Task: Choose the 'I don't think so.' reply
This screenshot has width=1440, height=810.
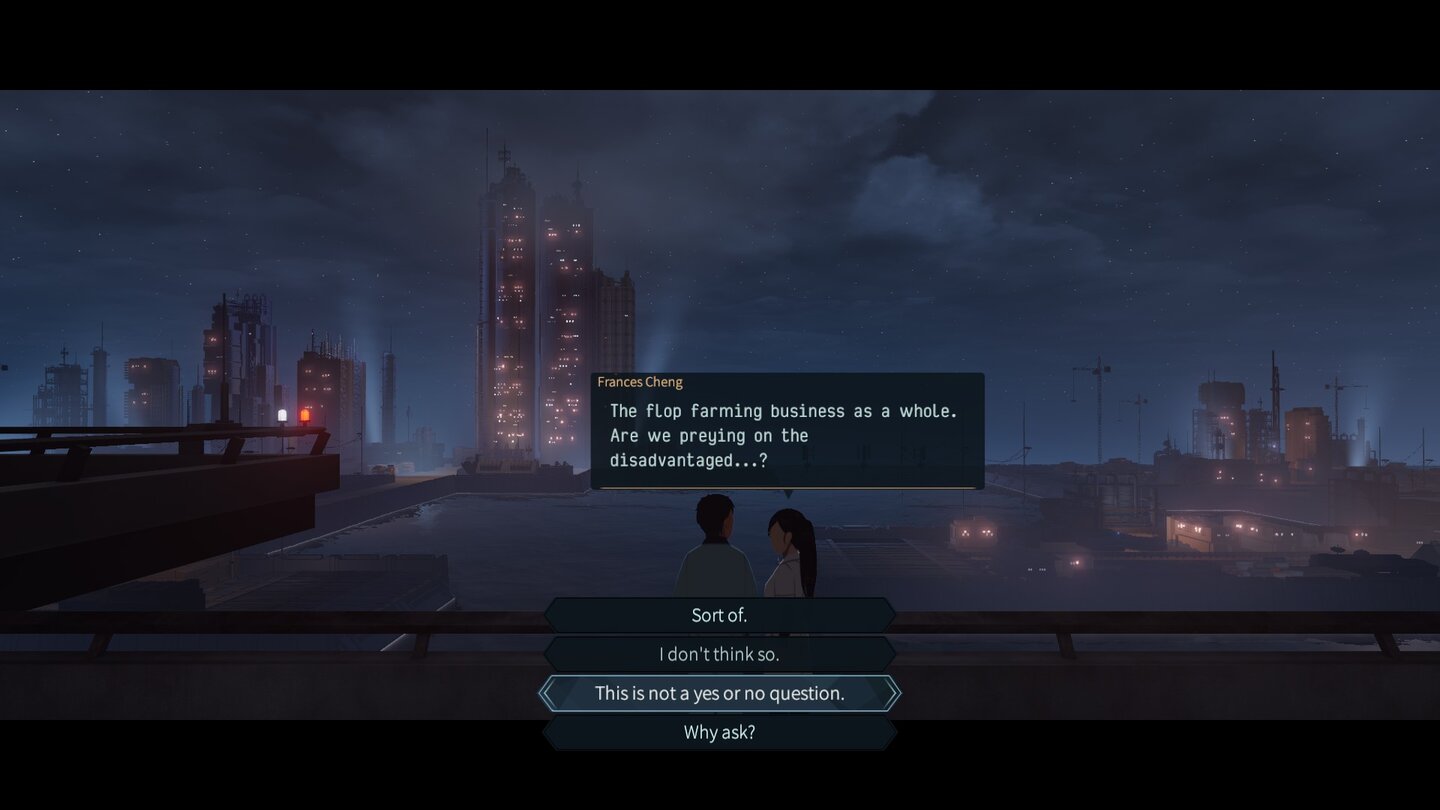Action: click(719, 653)
